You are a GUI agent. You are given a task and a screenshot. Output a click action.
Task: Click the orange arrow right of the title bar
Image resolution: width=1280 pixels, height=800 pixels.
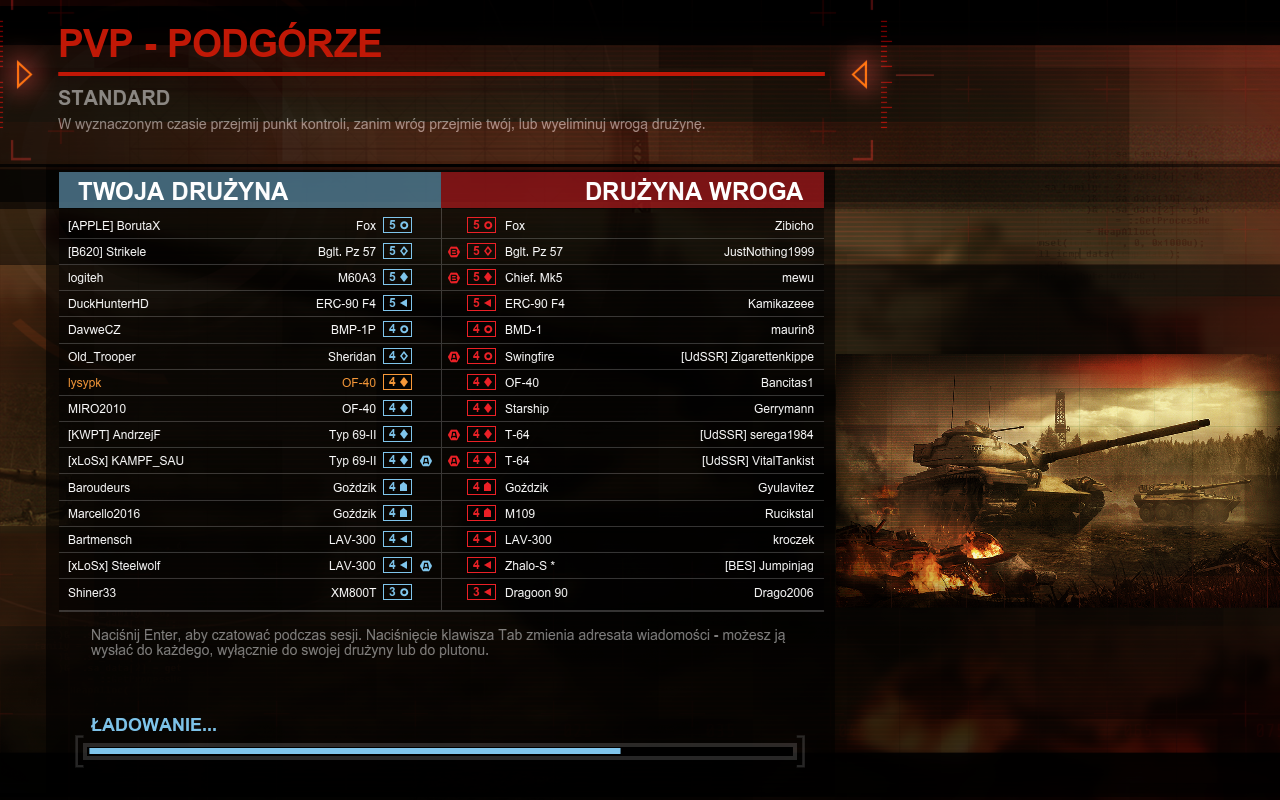point(859,74)
